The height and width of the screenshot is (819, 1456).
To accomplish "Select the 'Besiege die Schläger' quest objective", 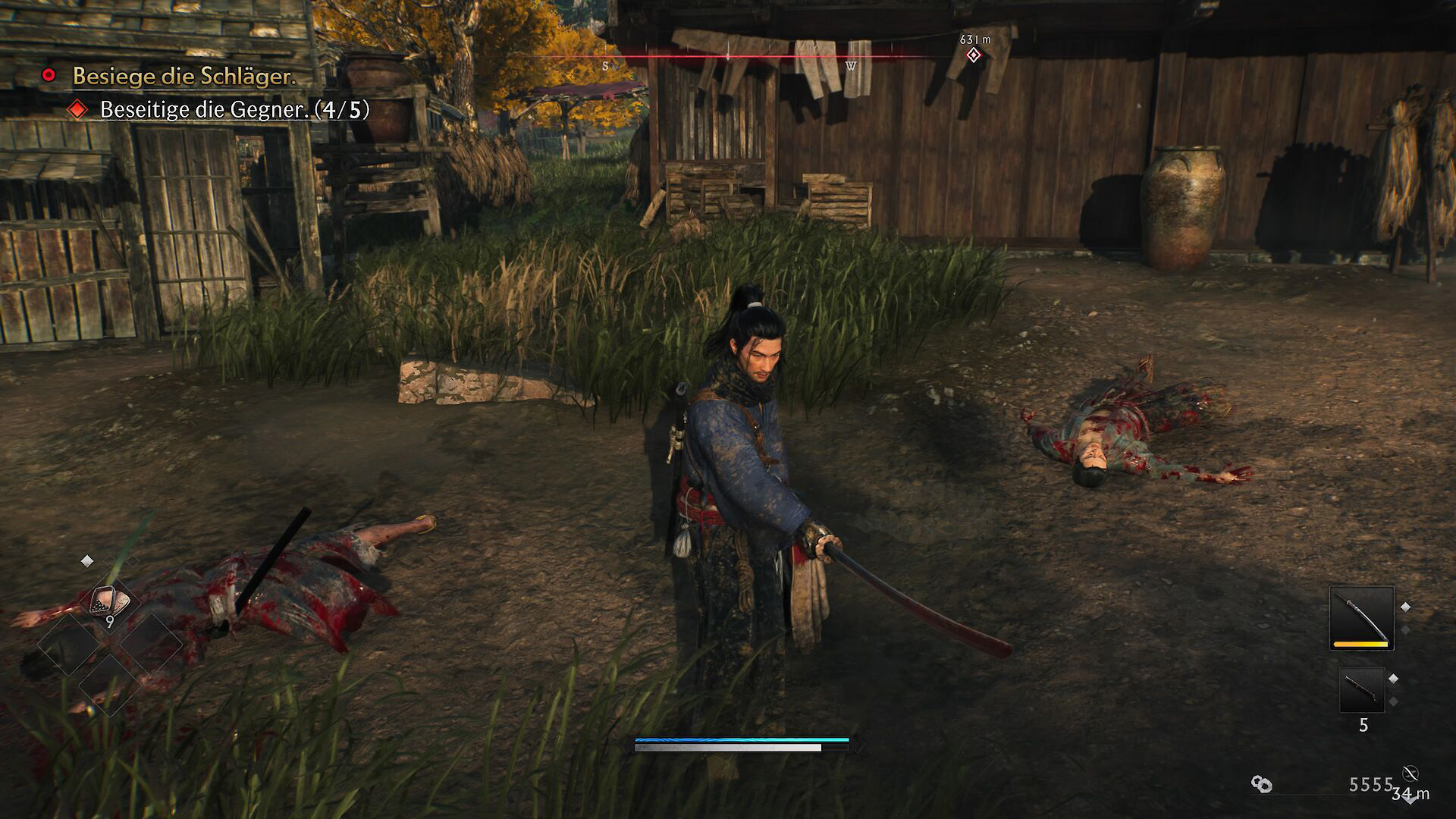I will coord(184,76).
